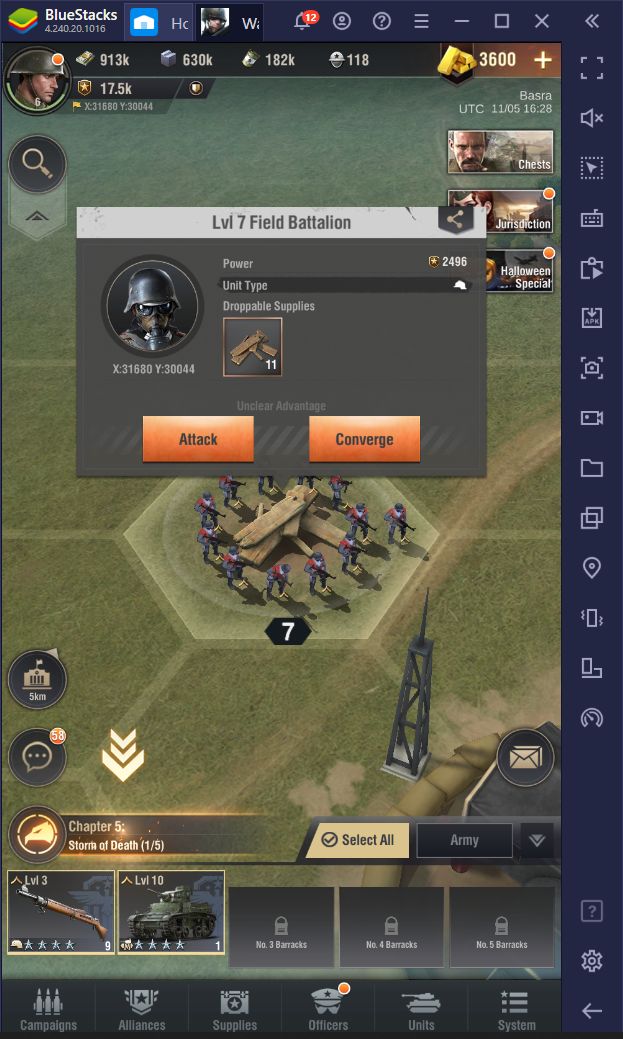Choose the Converge option
The image size is (623, 1039).
(364, 439)
